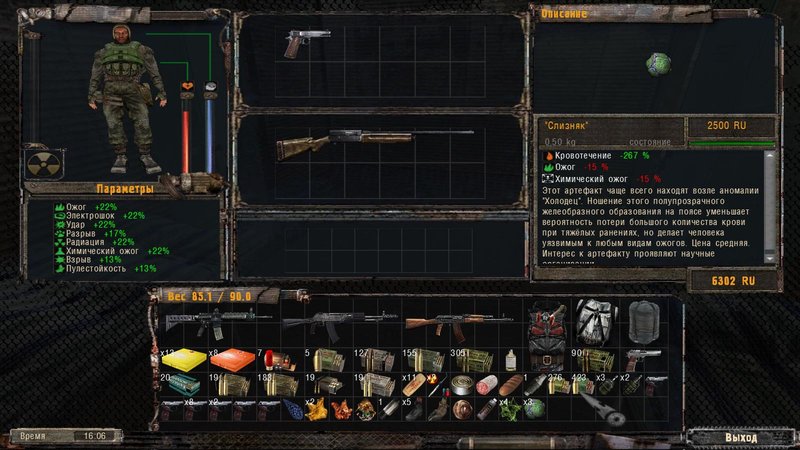800x450 pixels.
Task: Click the Выход exit button
Action: point(740,437)
